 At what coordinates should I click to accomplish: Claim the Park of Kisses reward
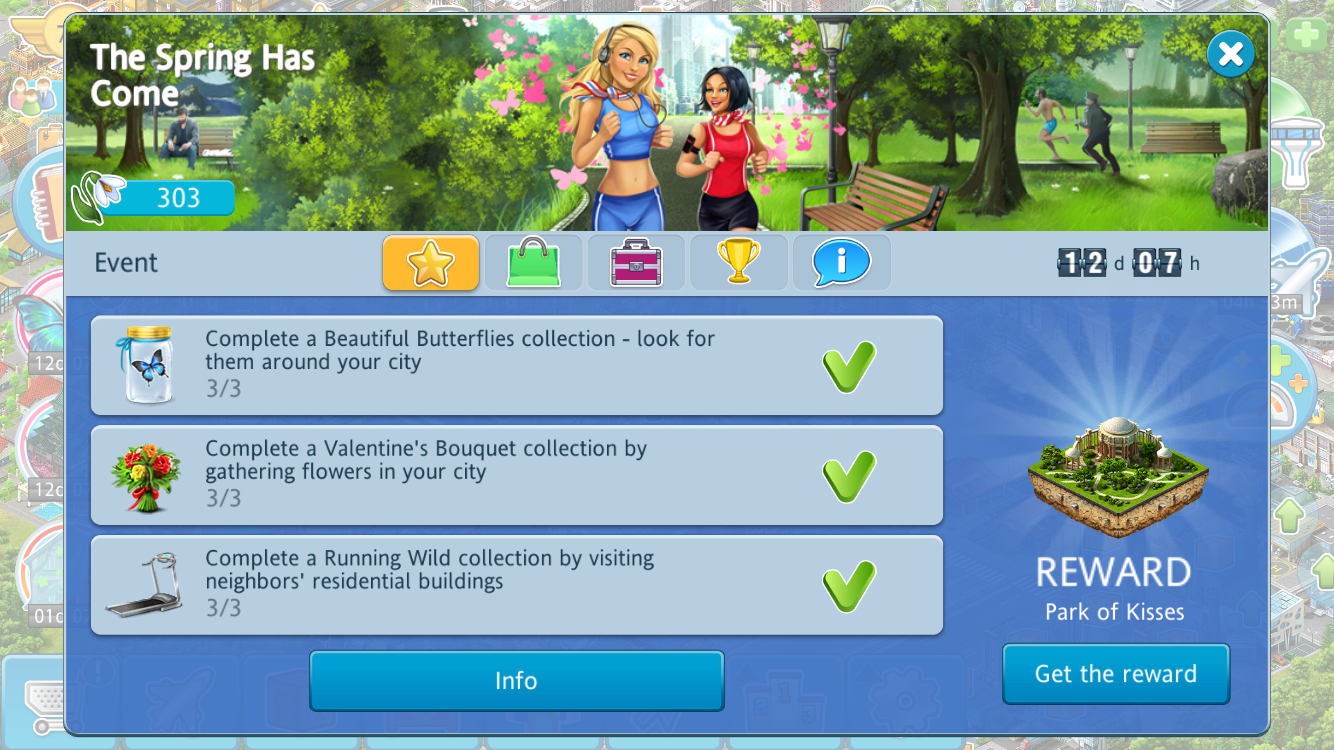pos(1115,674)
